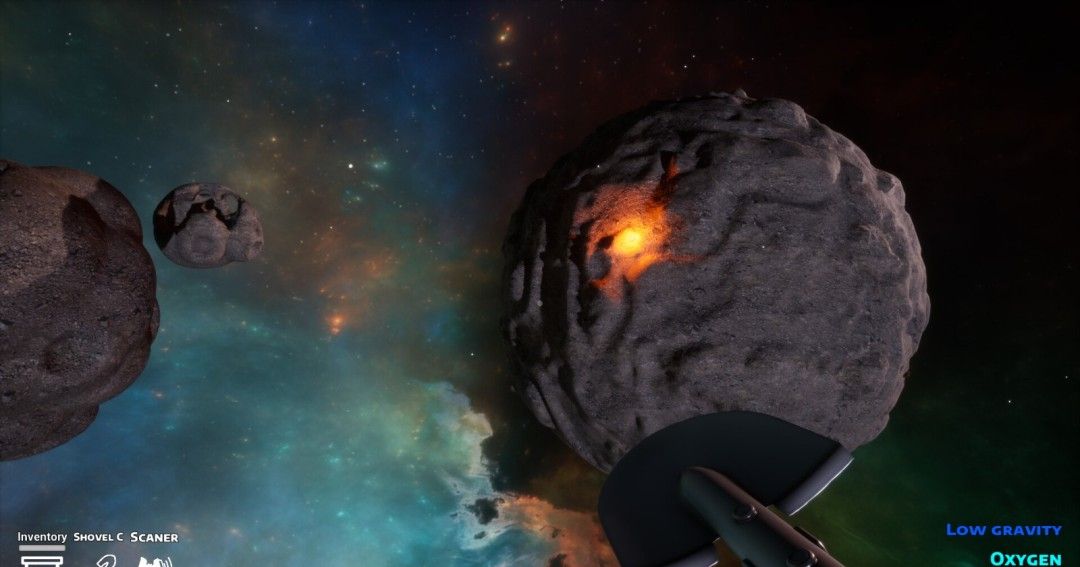This screenshot has height=567, width=1080.
Task: Activate the Scaner tool icon
Action: click(154, 560)
